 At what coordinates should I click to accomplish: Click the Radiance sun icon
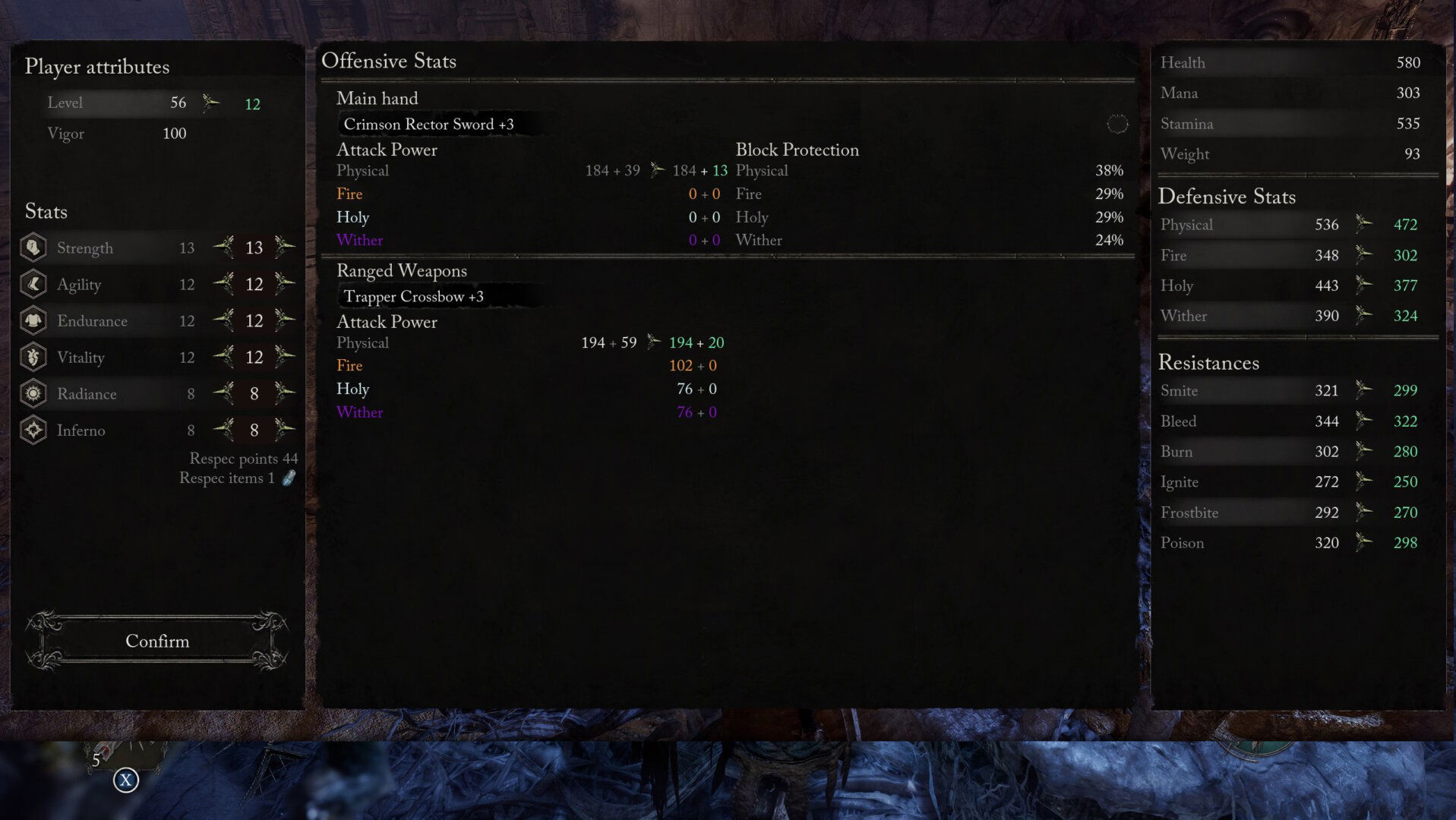33,393
